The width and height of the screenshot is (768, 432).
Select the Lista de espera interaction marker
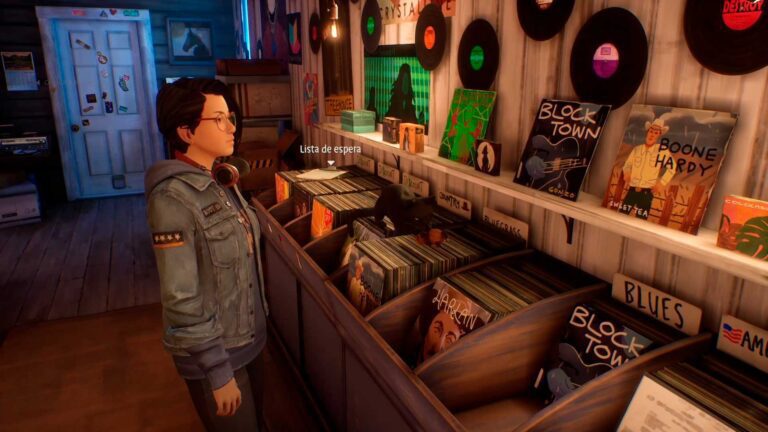point(329,162)
